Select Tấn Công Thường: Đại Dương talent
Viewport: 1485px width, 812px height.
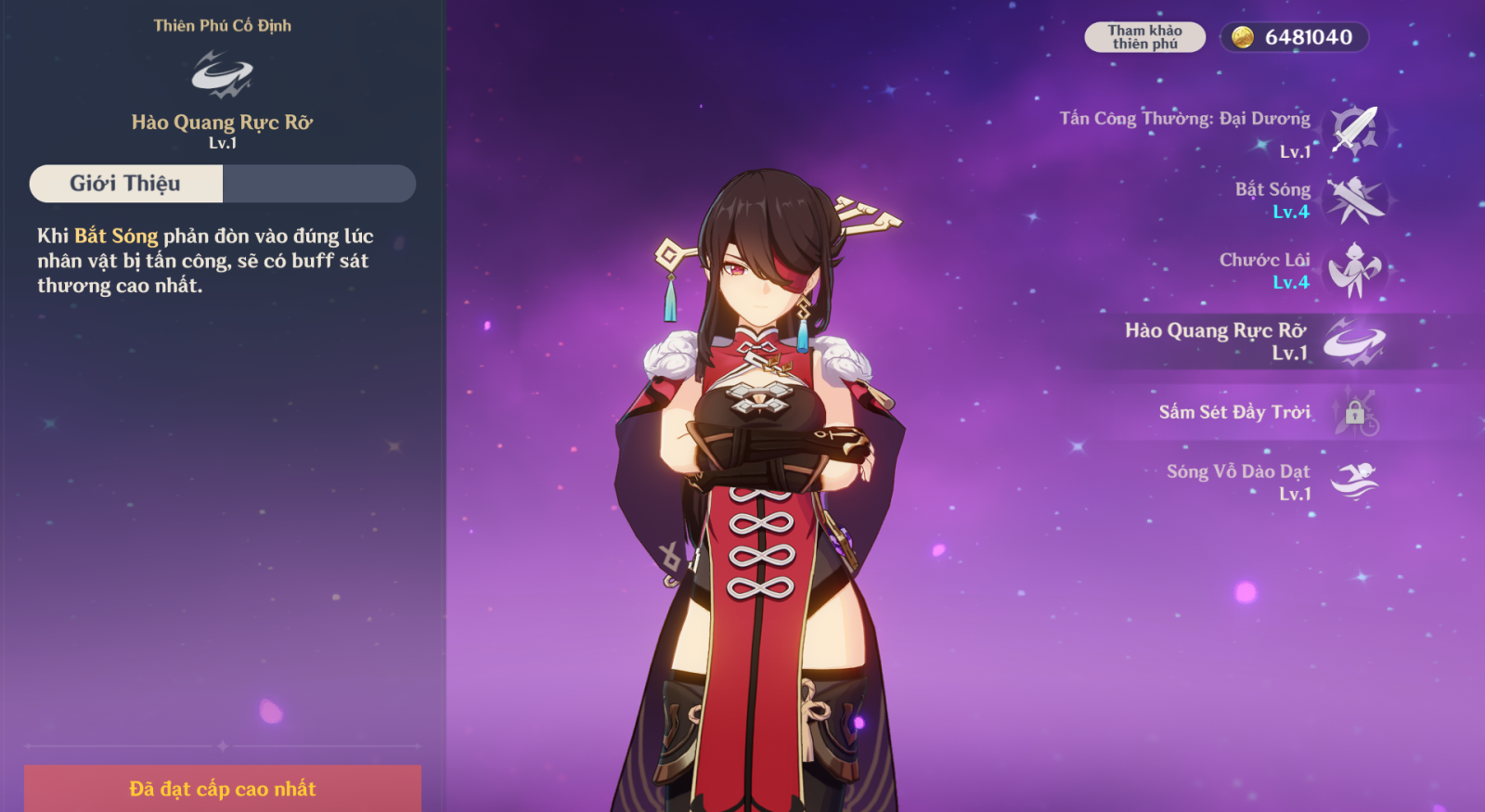1354,130
